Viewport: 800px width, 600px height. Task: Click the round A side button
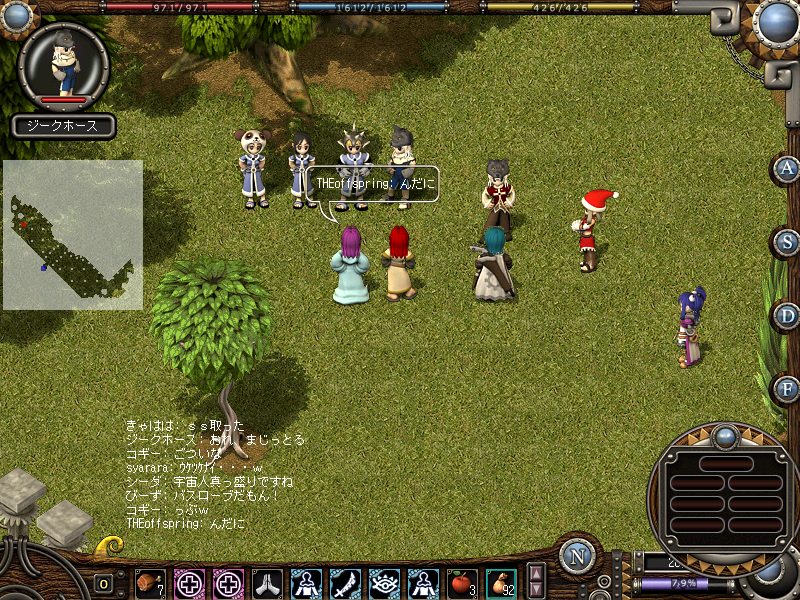[x=788, y=168]
